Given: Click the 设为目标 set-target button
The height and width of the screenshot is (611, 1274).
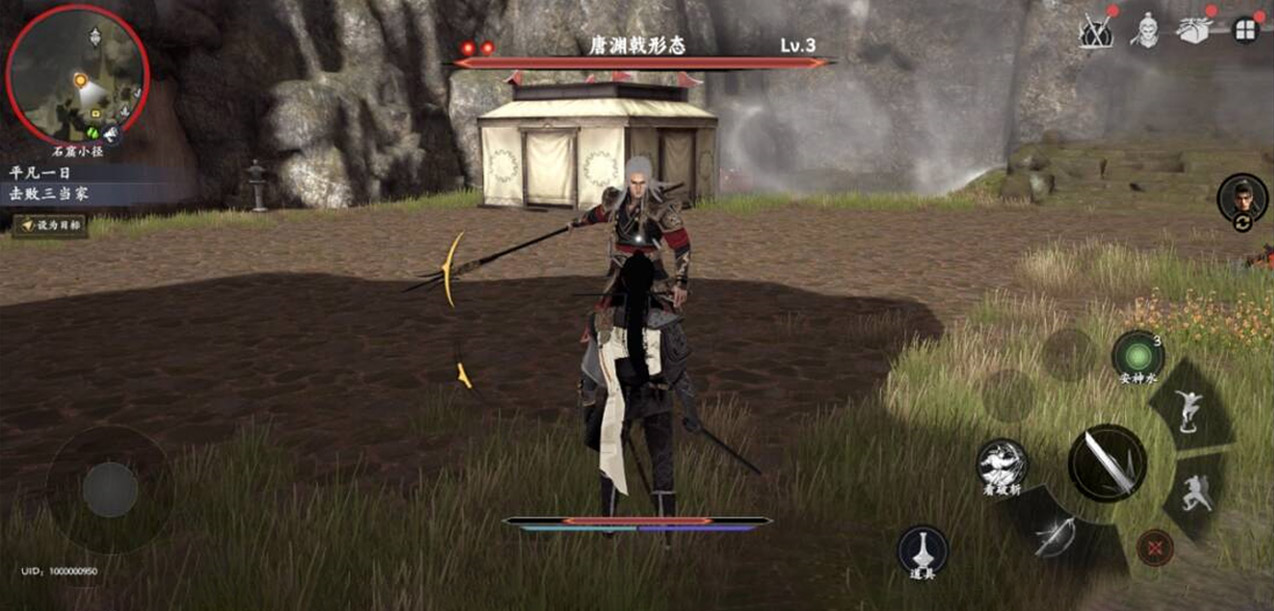Looking at the screenshot, I should (51, 226).
